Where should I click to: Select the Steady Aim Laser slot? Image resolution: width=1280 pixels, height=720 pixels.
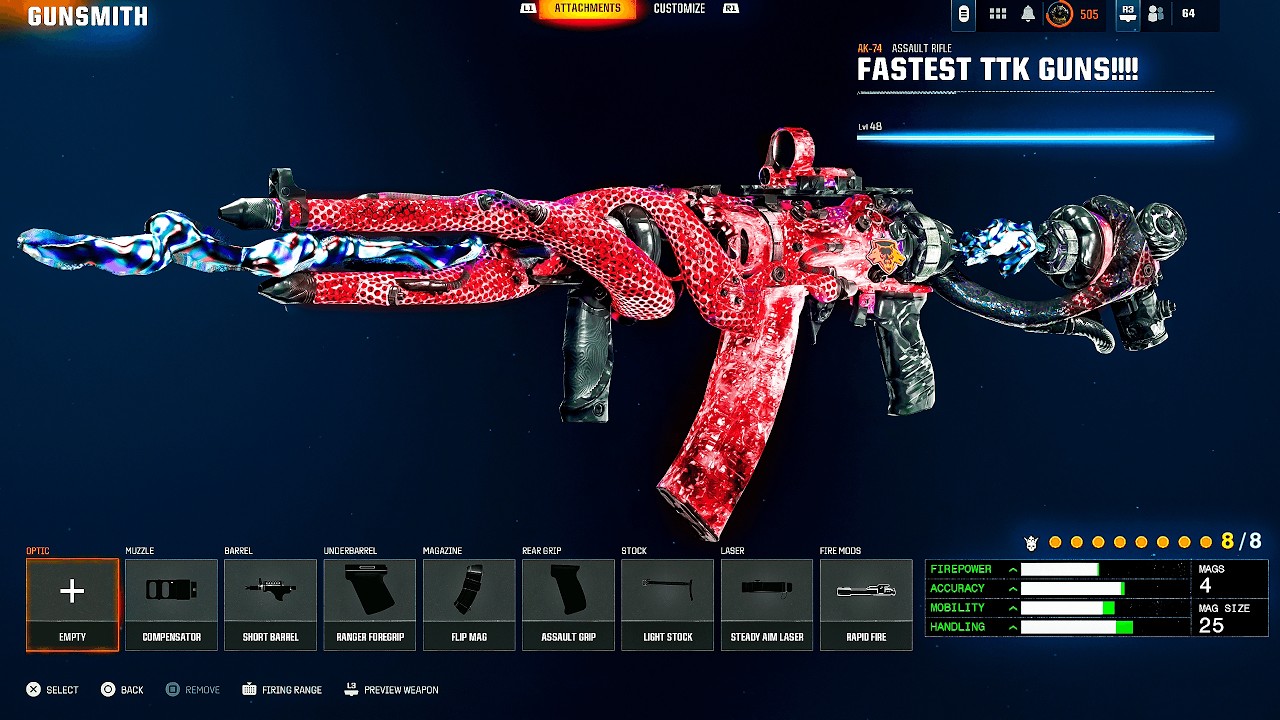coord(767,604)
